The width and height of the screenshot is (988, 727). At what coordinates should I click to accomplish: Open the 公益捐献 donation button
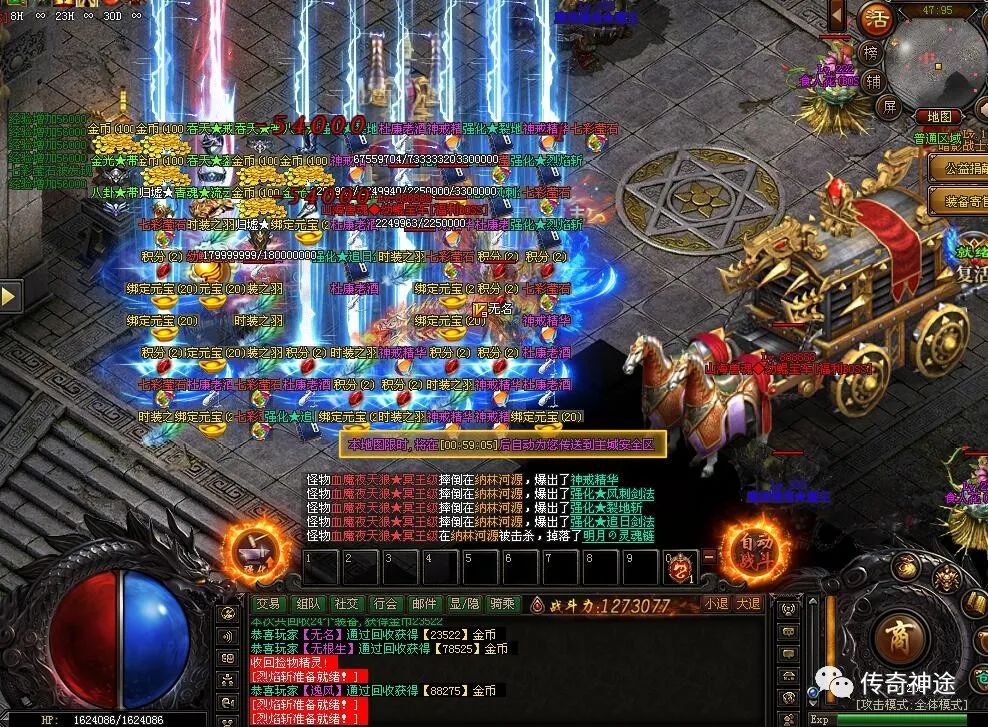958,169
